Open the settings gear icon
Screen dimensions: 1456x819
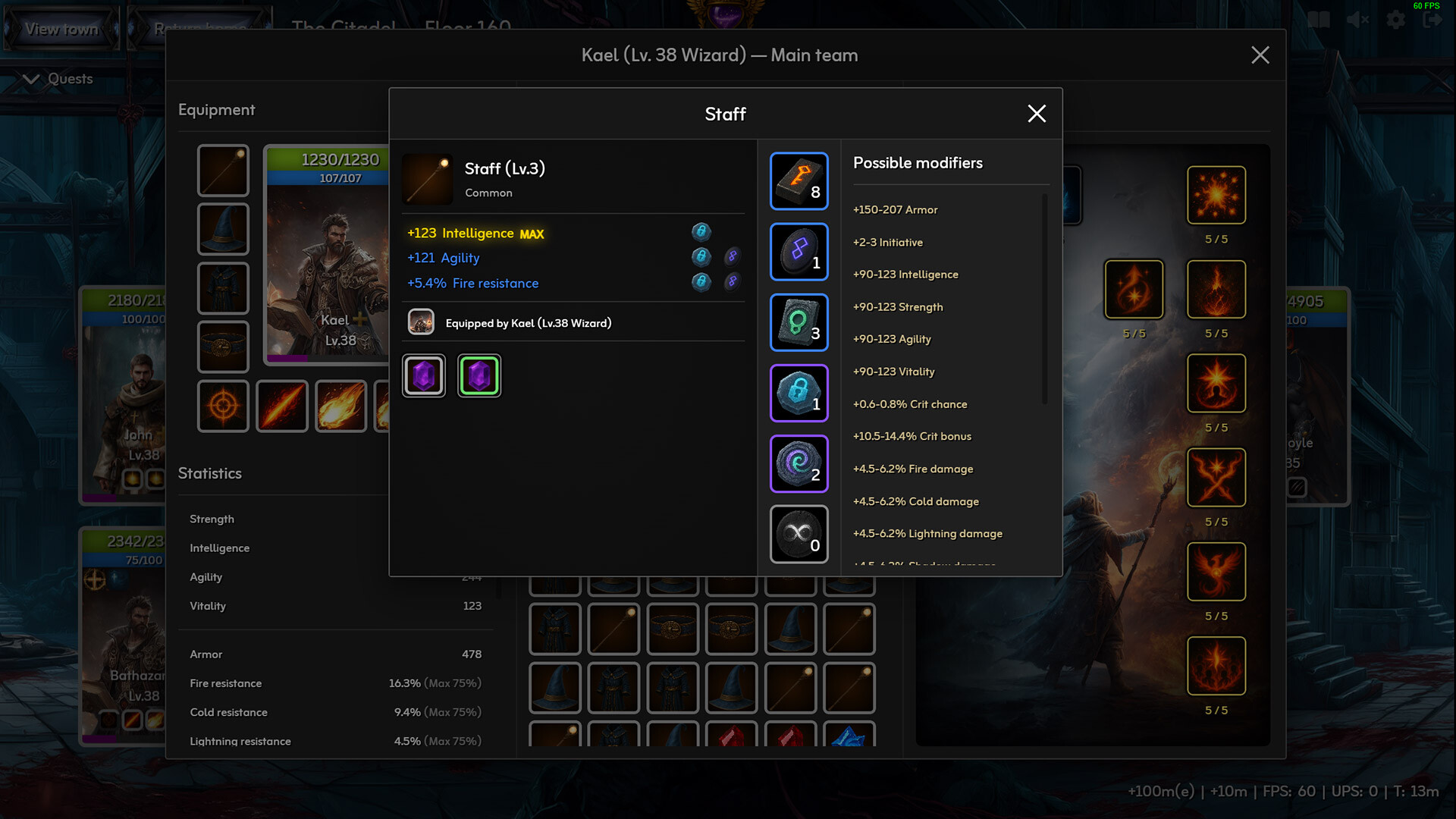(1395, 19)
